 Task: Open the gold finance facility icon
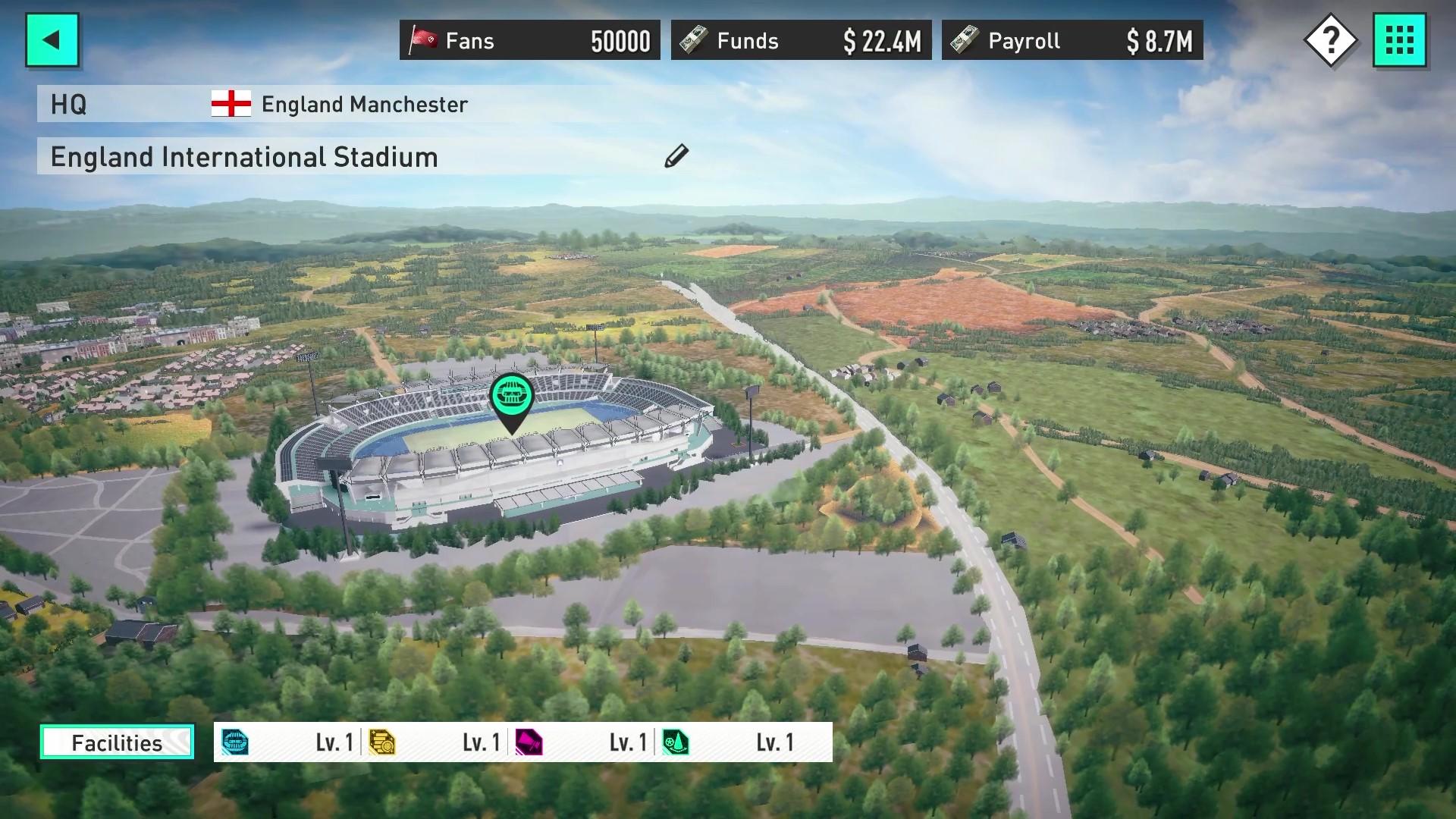(x=383, y=742)
